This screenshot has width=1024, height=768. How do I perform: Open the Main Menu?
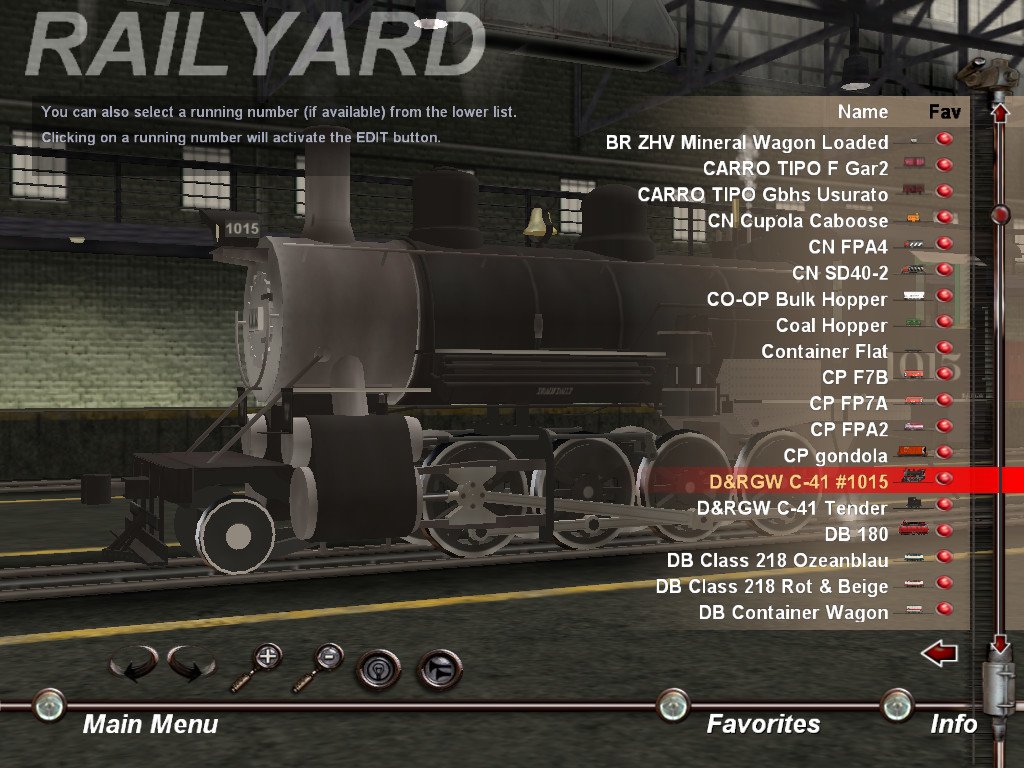pos(150,723)
